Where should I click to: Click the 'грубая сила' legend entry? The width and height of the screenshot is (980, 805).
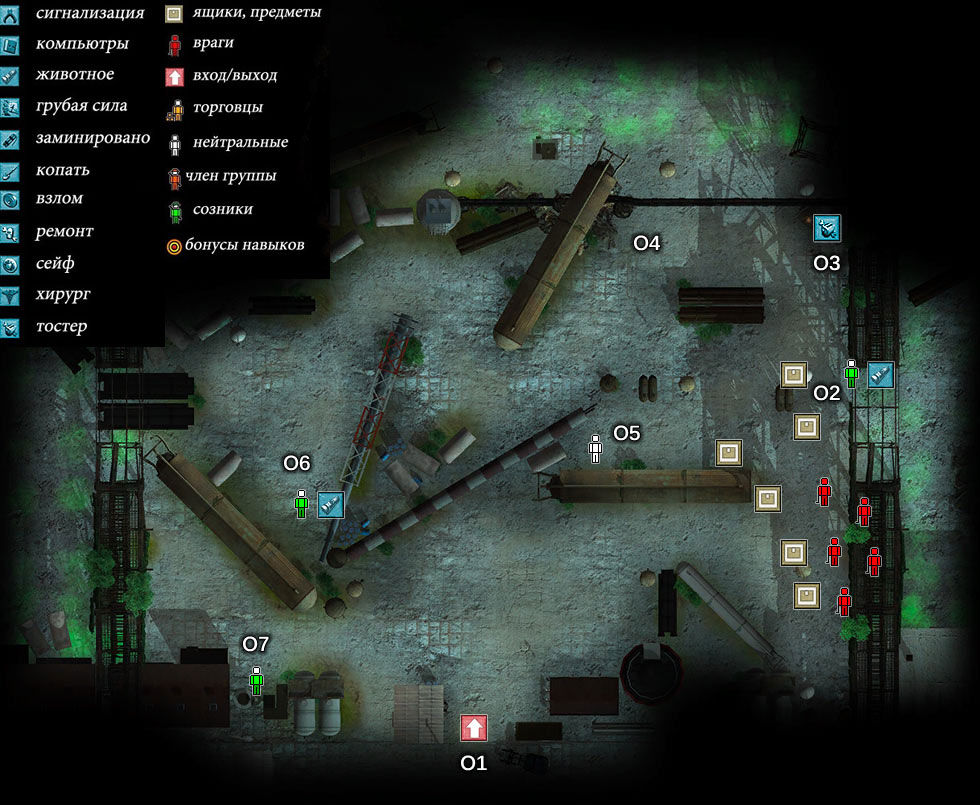click(x=80, y=106)
